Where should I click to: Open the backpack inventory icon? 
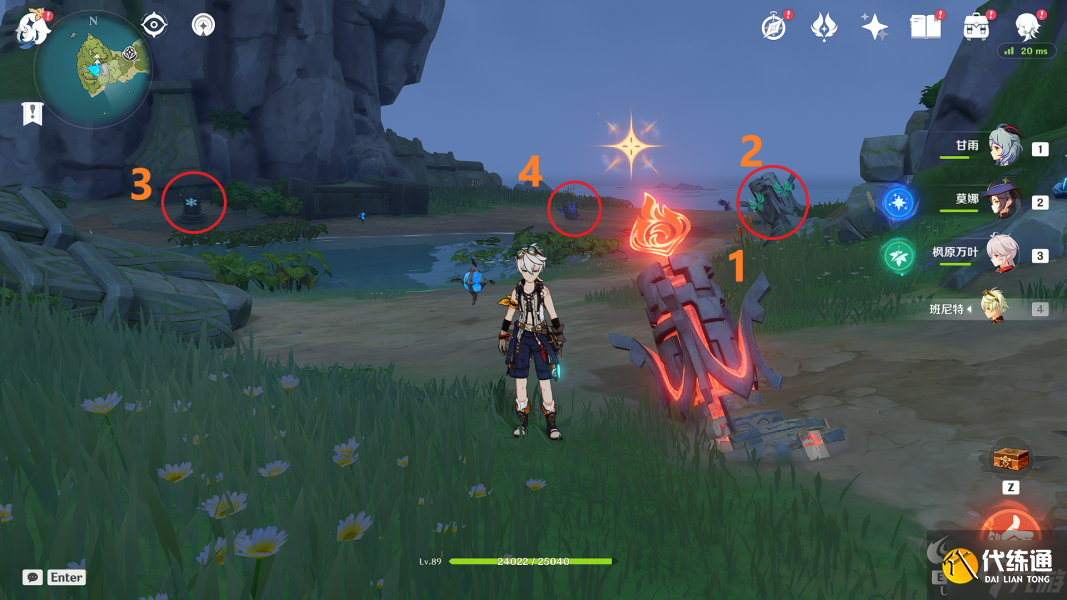(x=977, y=27)
